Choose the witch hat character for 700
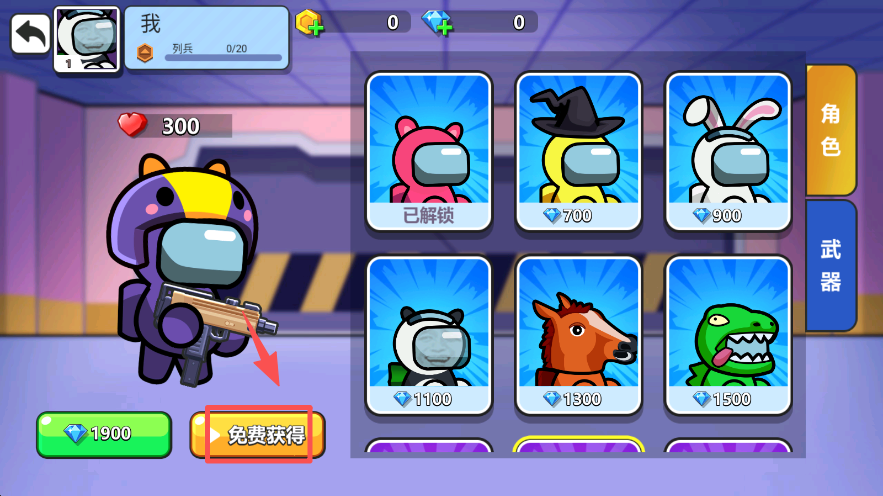883x496 pixels. pos(578,151)
